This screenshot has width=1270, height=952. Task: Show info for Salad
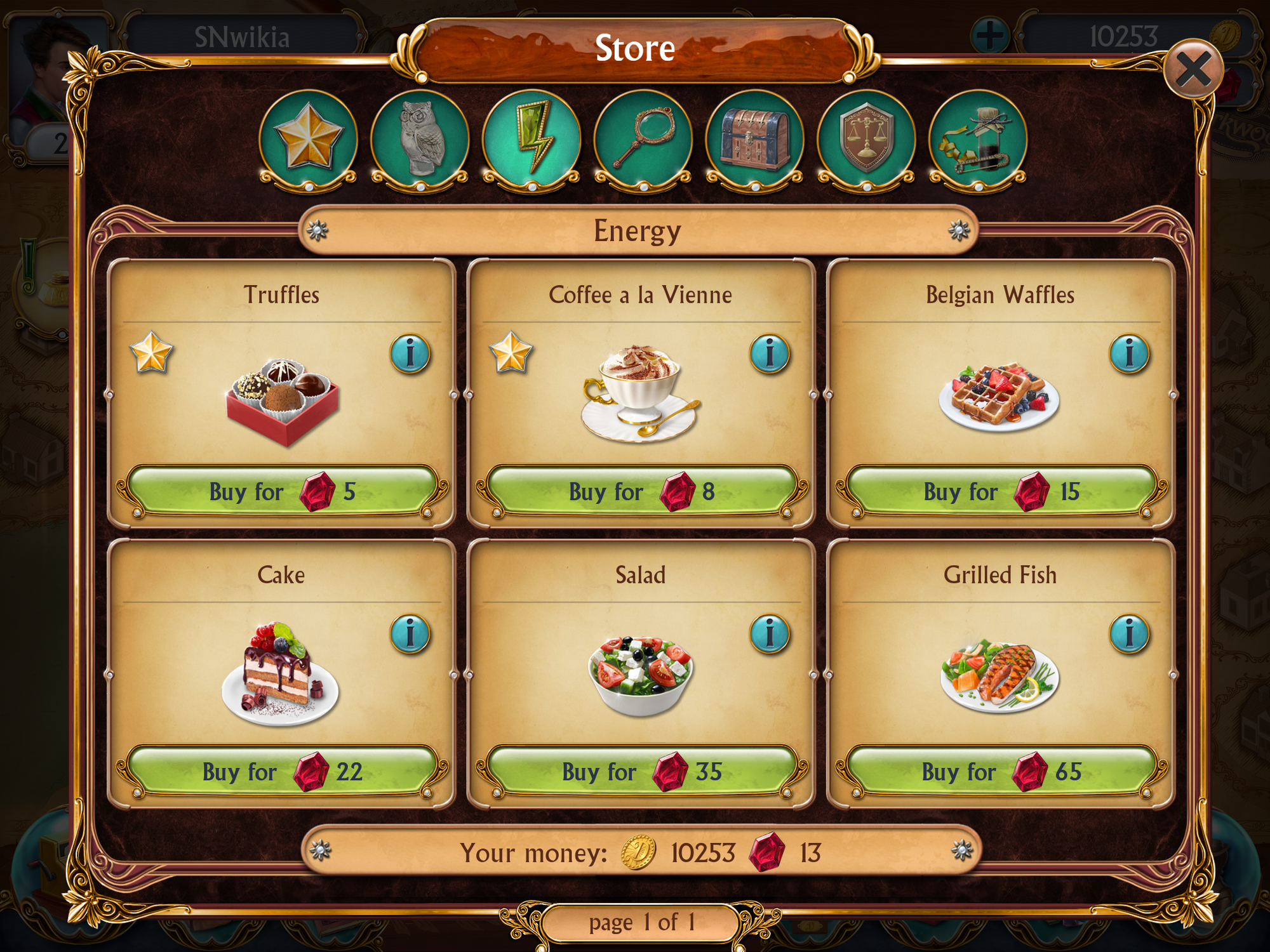click(x=770, y=634)
